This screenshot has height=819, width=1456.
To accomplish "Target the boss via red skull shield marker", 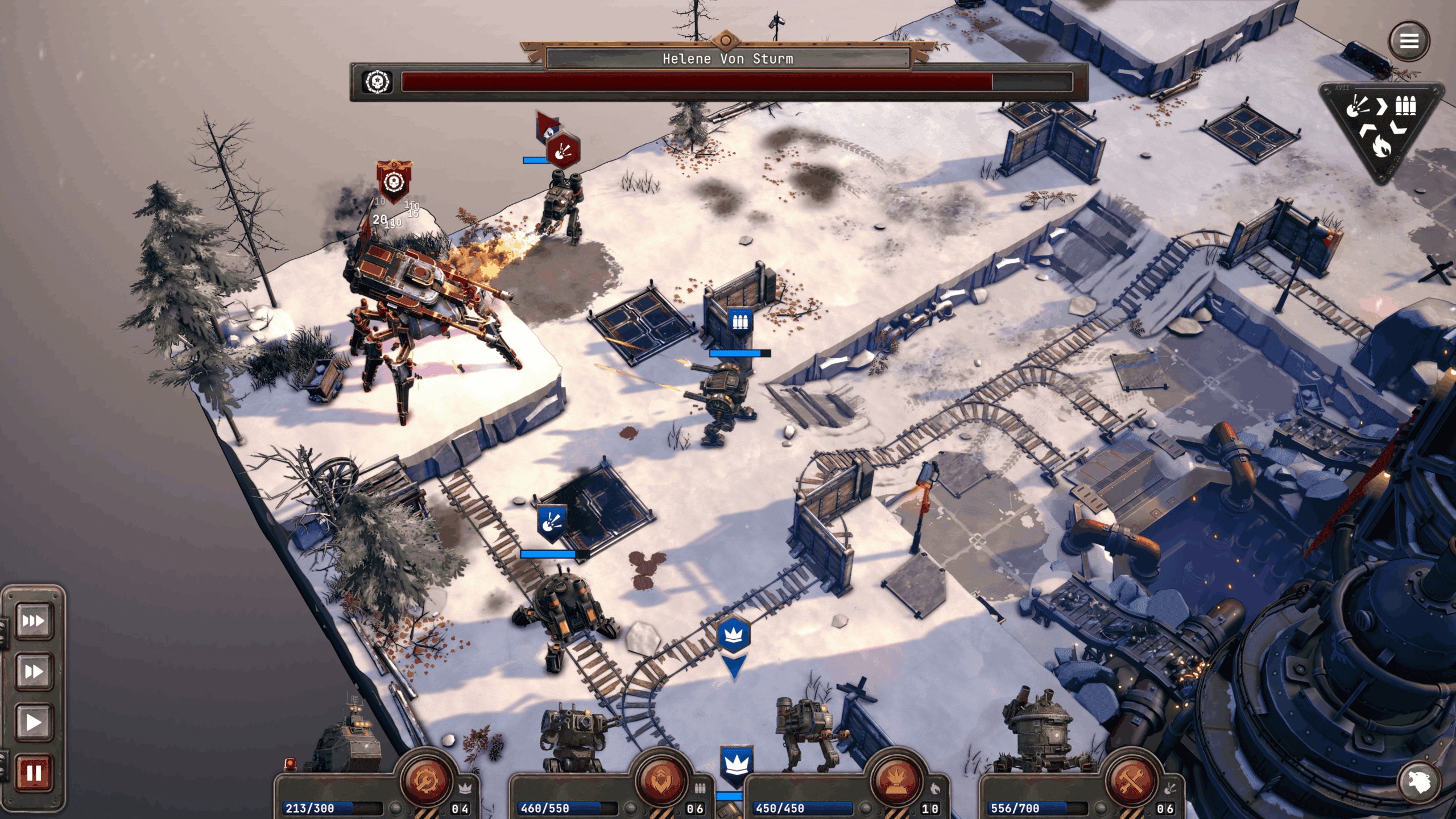I will point(394,182).
